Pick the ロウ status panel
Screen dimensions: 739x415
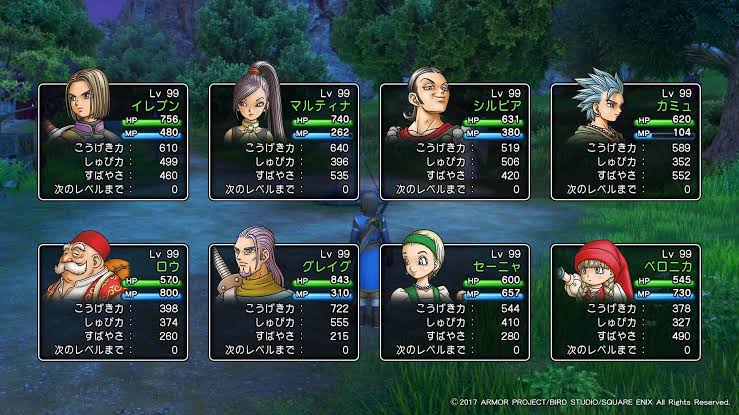pos(113,301)
